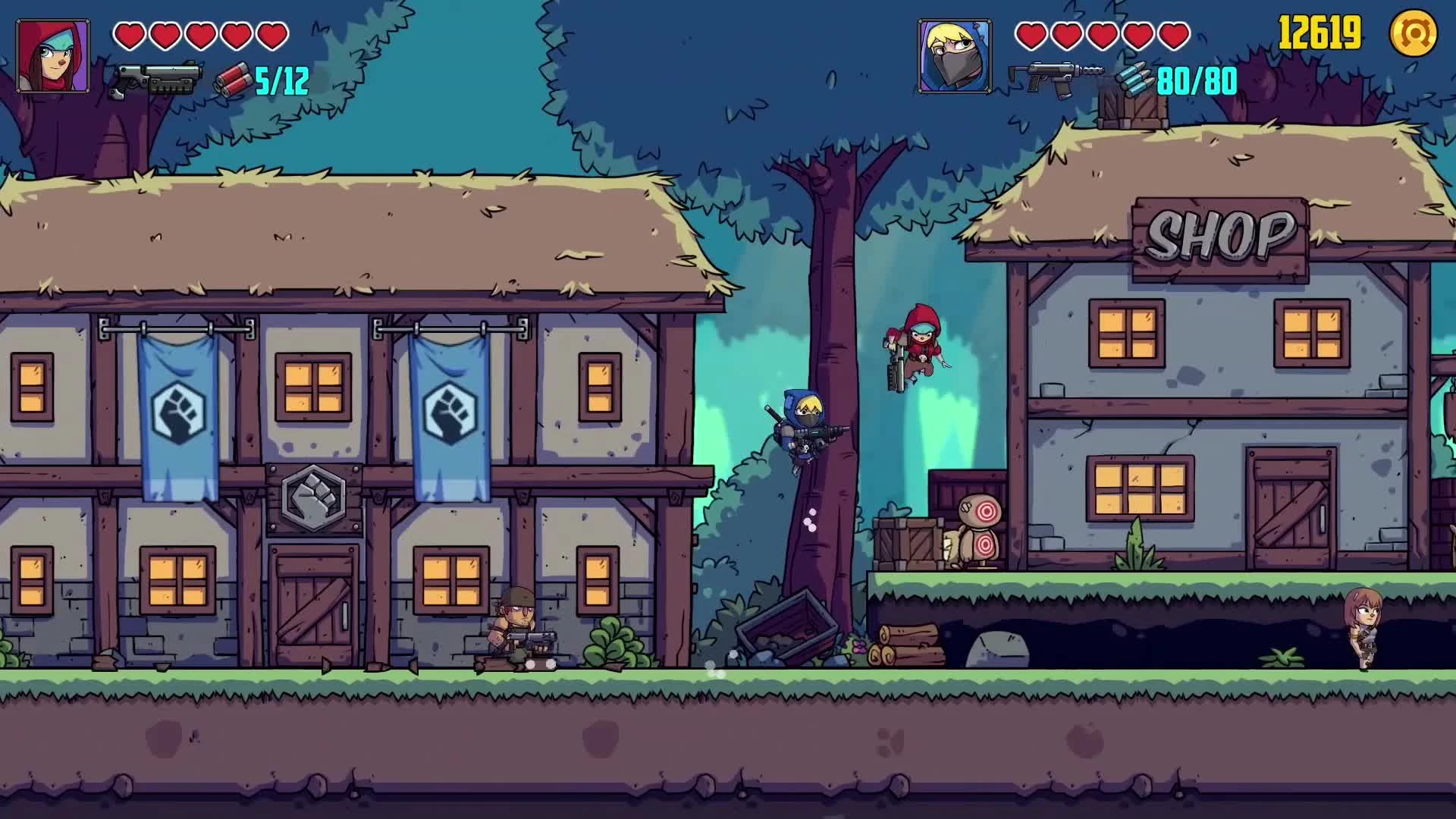
Task: Click the first heart in player 1's health bar
Action: tap(127, 35)
